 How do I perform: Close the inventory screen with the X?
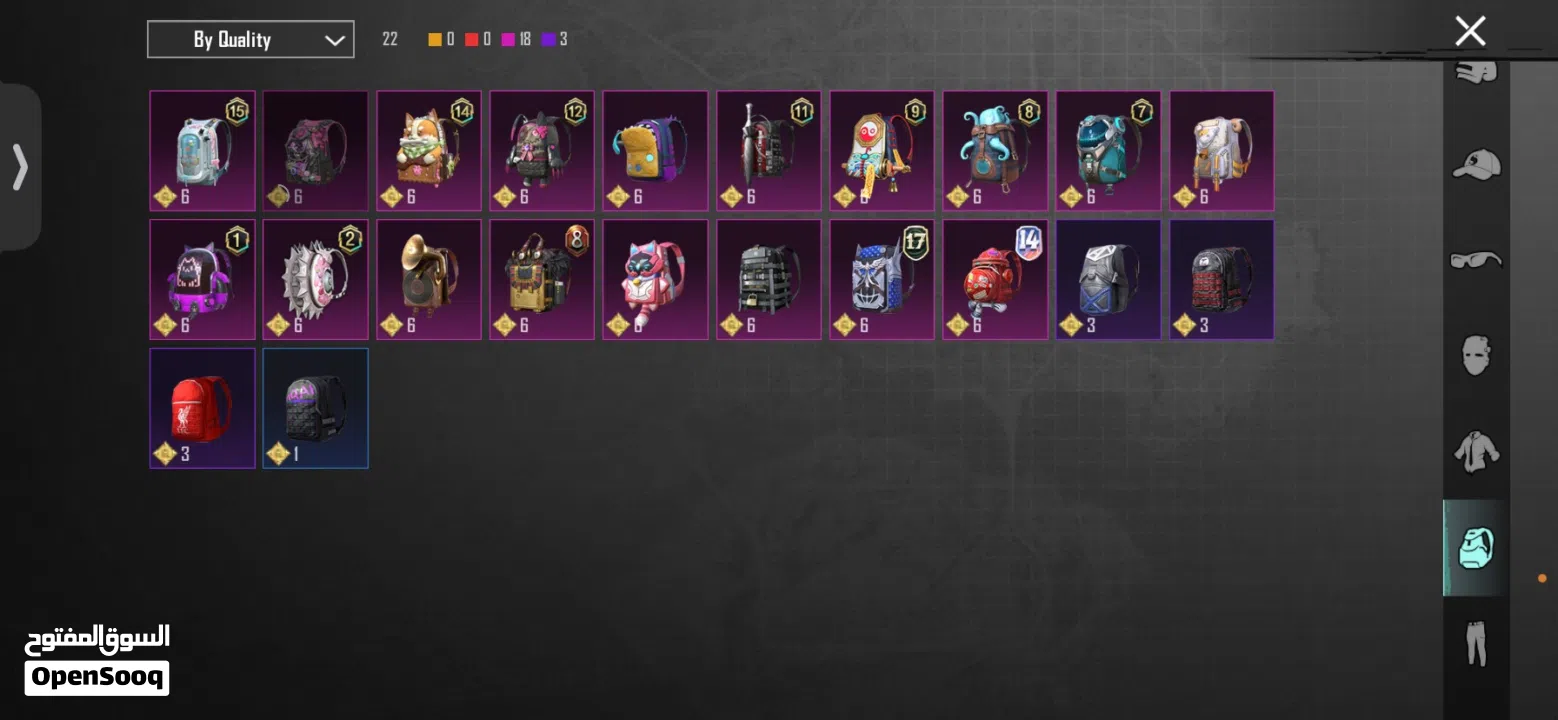click(x=1470, y=31)
